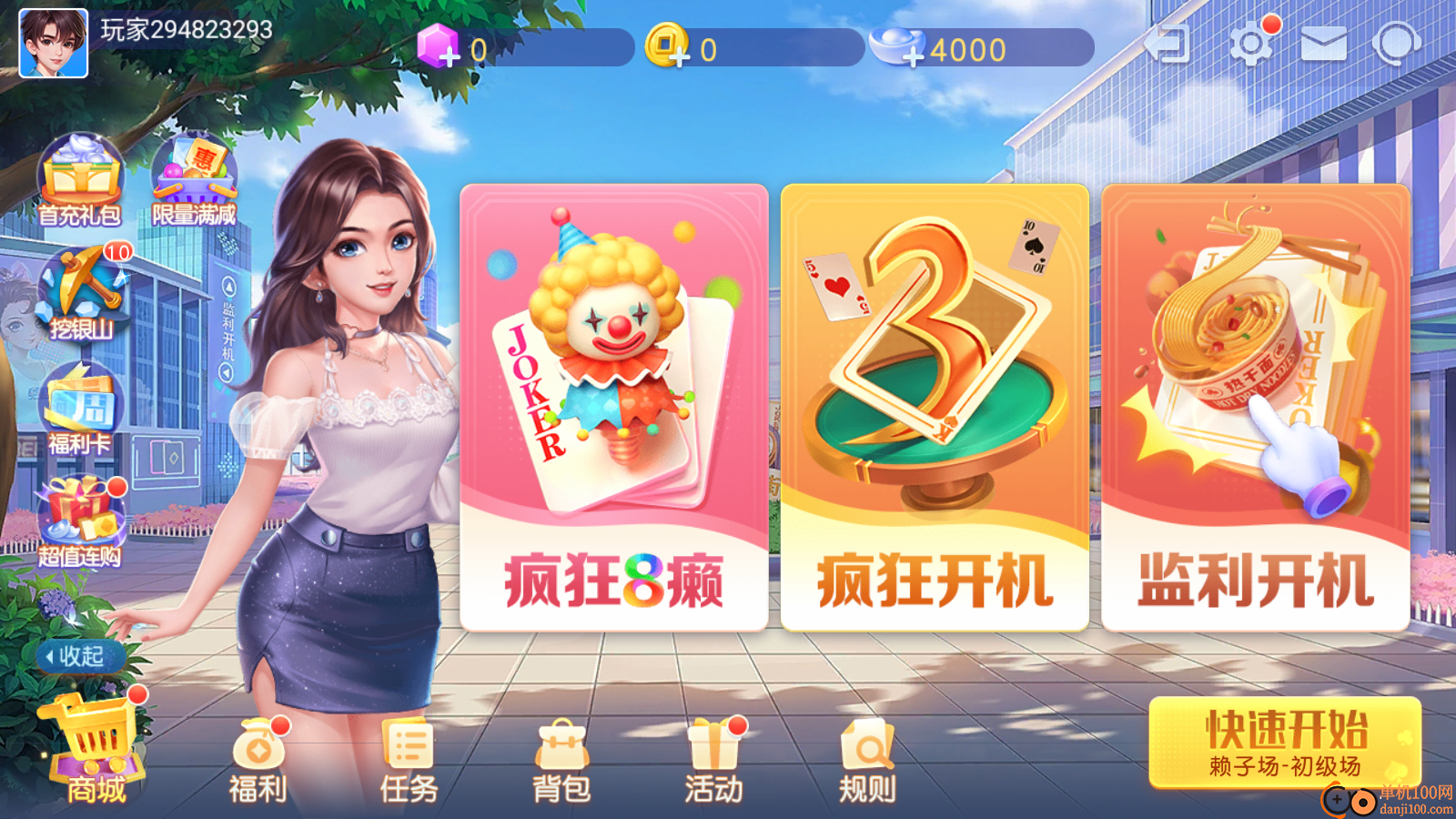This screenshot has height=819, width=1456.
Task: Click the exit arrow icon at top right
Action: [1169, 42]
